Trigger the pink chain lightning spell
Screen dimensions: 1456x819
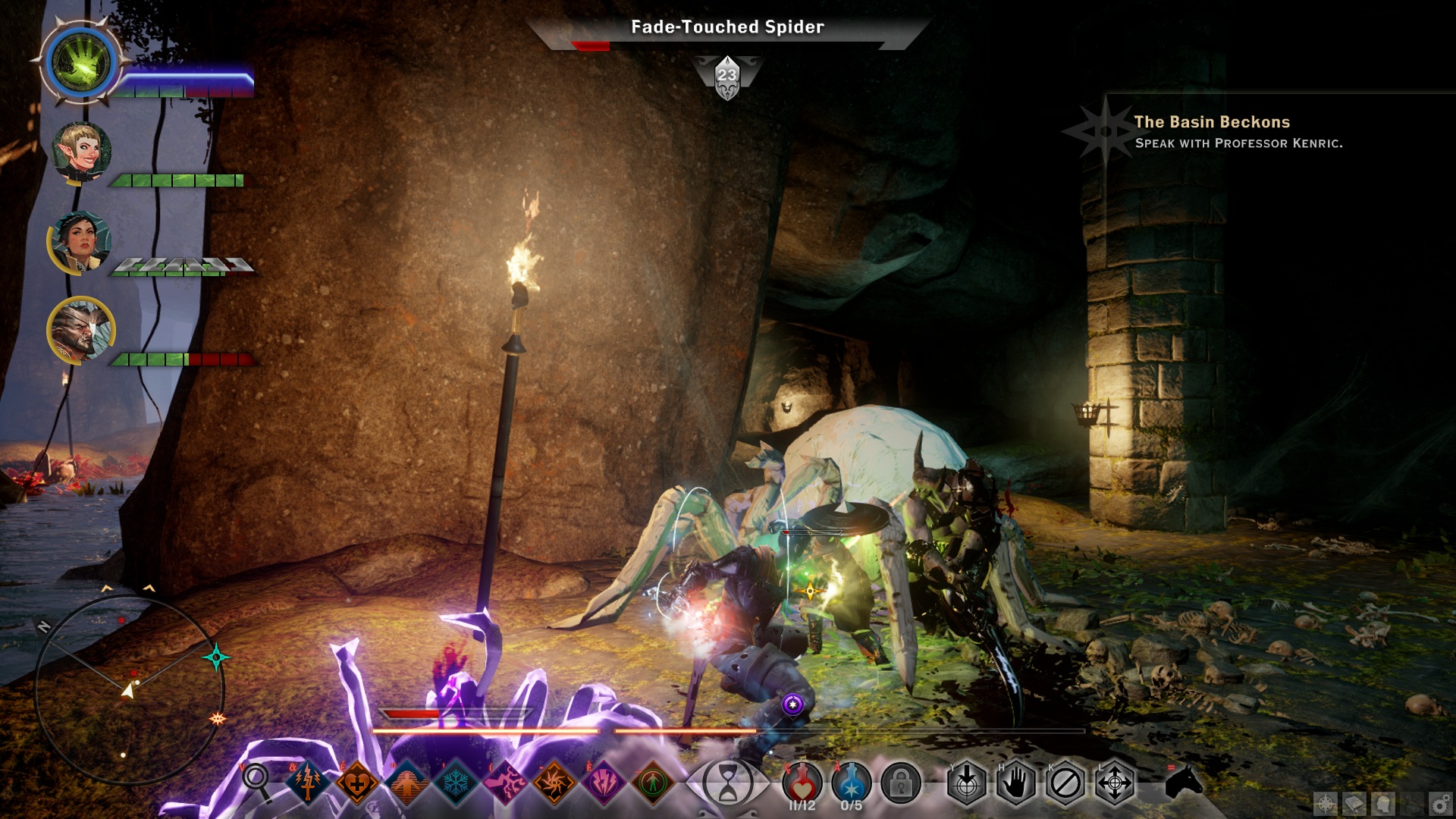(x=505, y=782)
